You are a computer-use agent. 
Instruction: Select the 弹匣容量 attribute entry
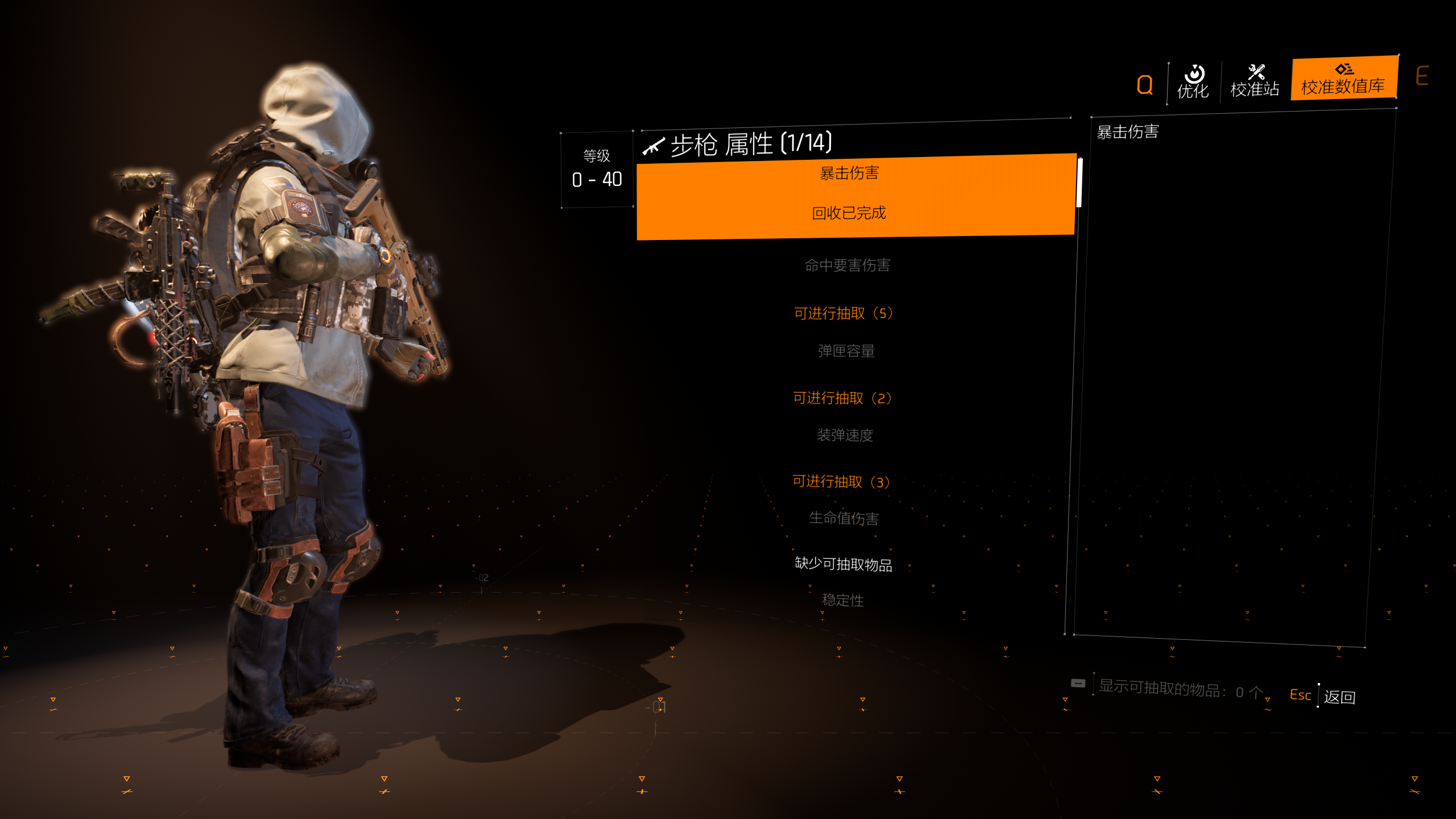(846, 351)
